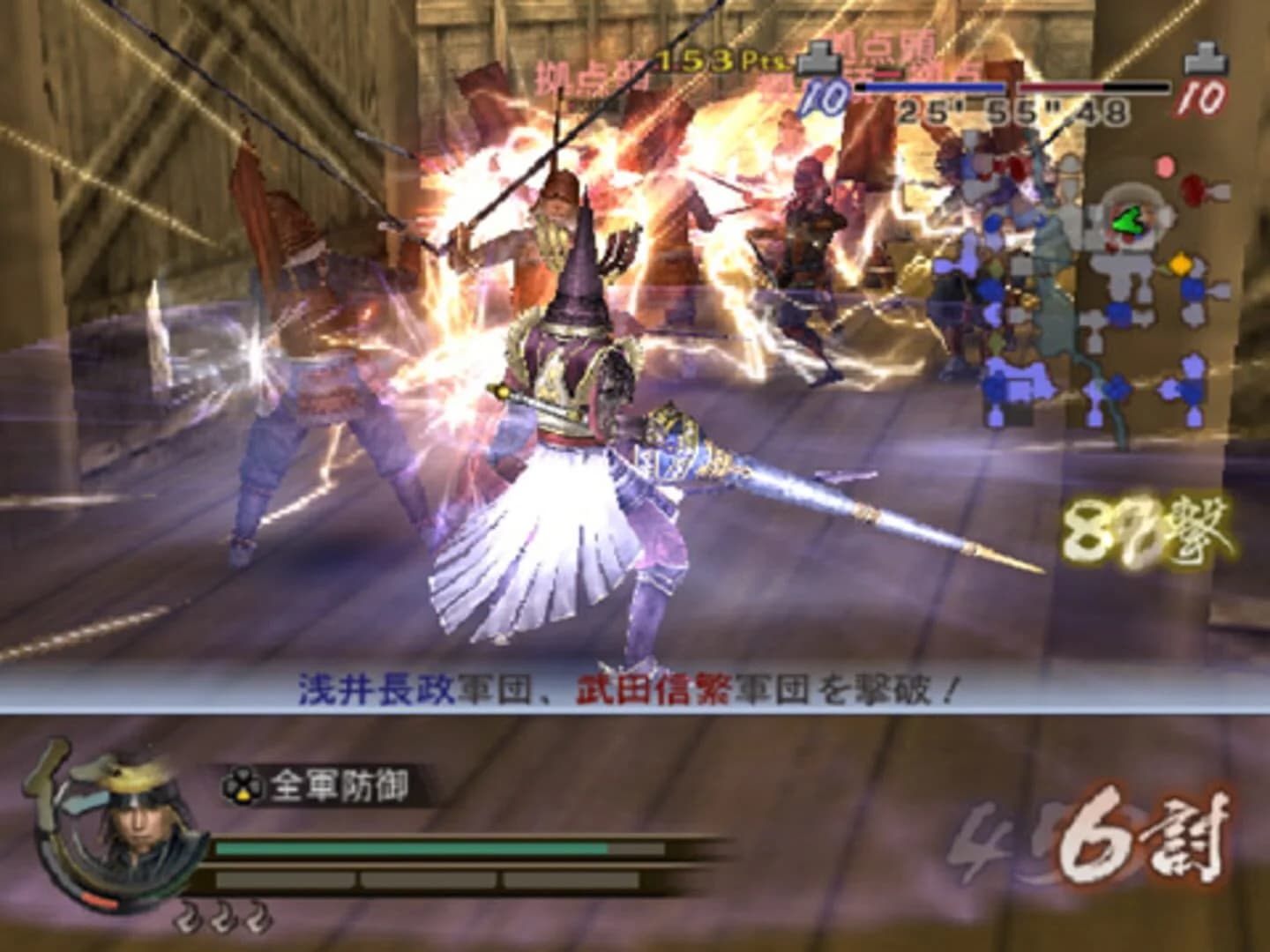Toggle the 全軍防御 all-army defense order
This screenshot has width=1270, height=952.
[340, 781]
